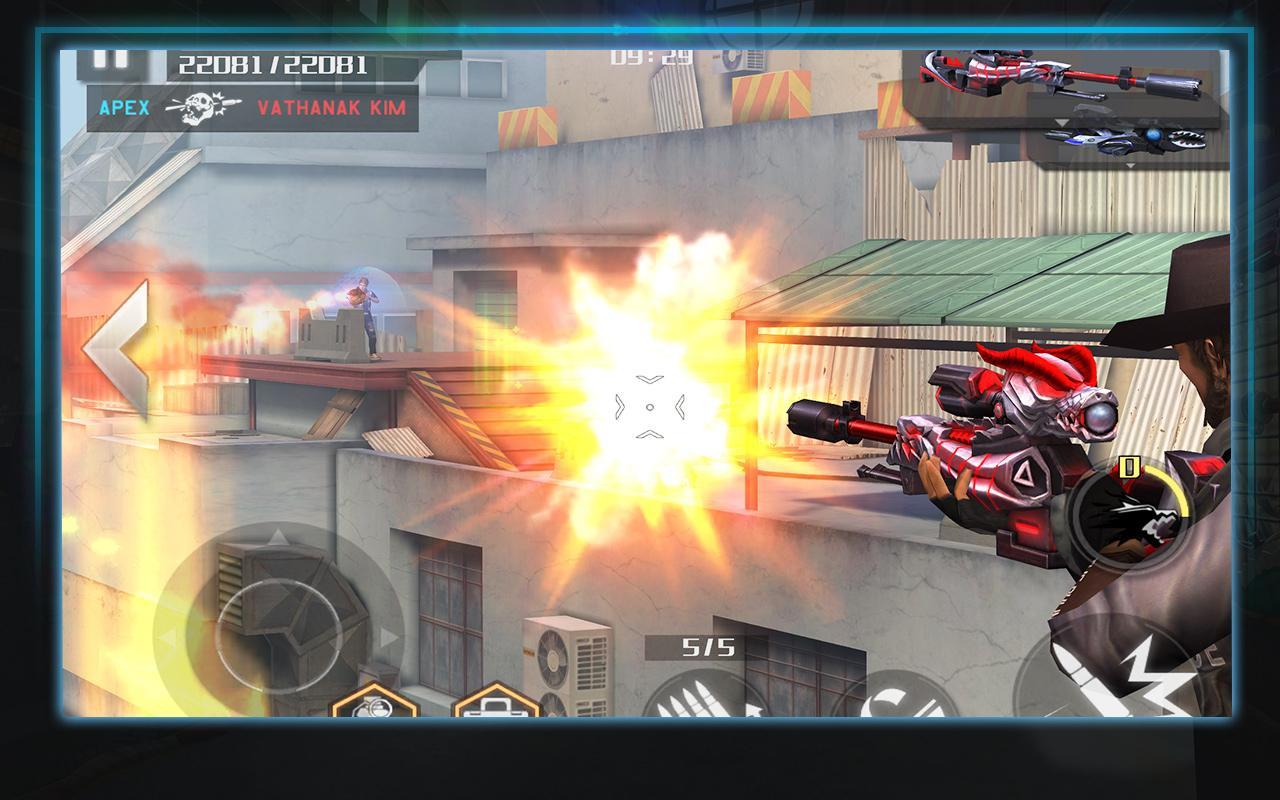This screenshot has width=1280, height=800.
Task: Throw a grenade using the hexagon grenade icon
Action: click(373, 703)
